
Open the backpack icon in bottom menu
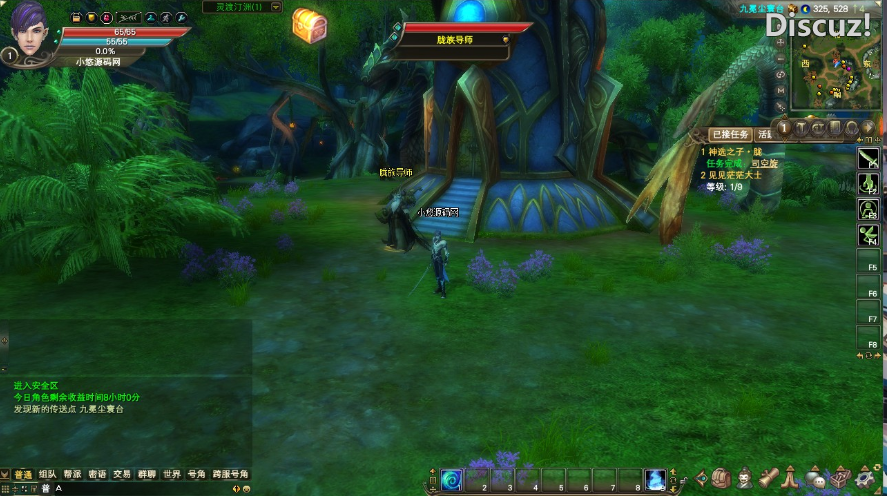[722, 480]
